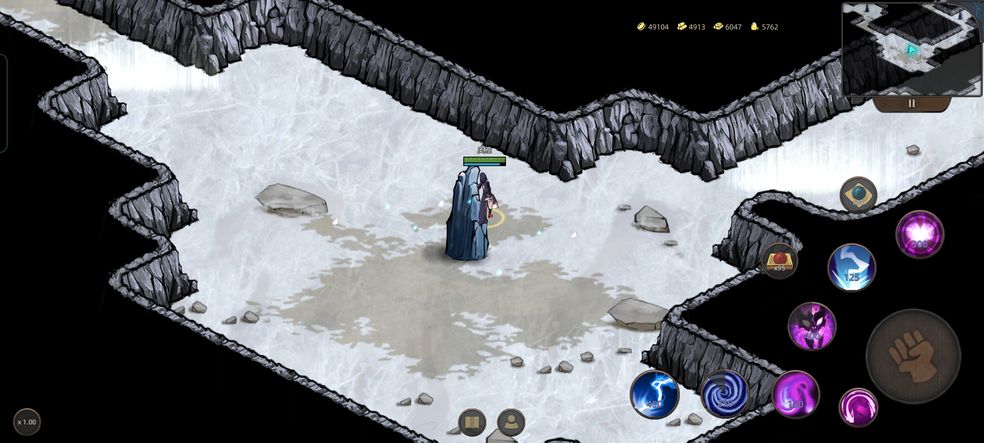
Task: Open the minimap
Action: tap(911, 48)
